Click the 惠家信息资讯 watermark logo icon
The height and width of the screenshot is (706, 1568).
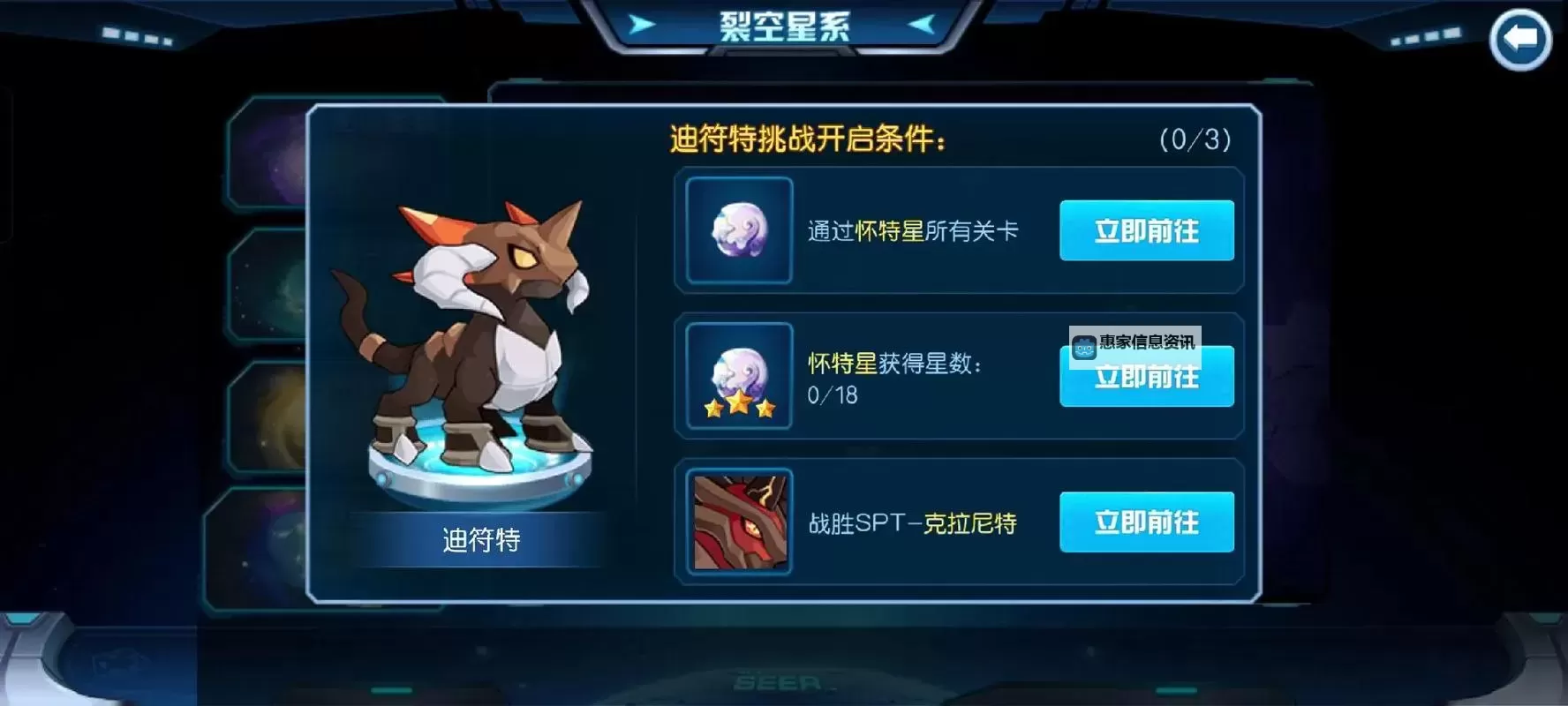tap(1083, 347)
